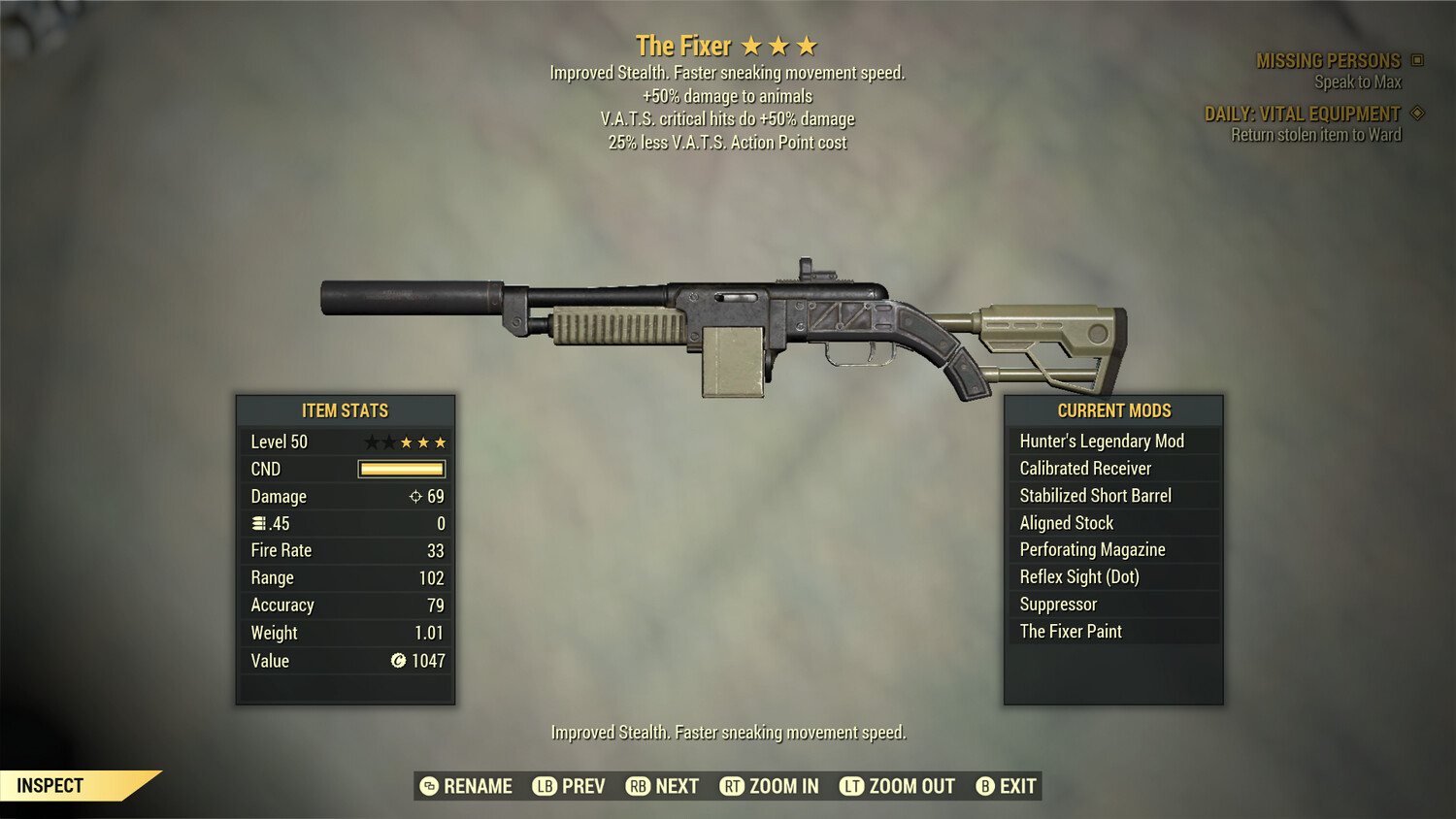This screenshot has width=1456, height=819.
Task: Click the .45 ammo icon in Item Stats
Action: tap(257, 523)
